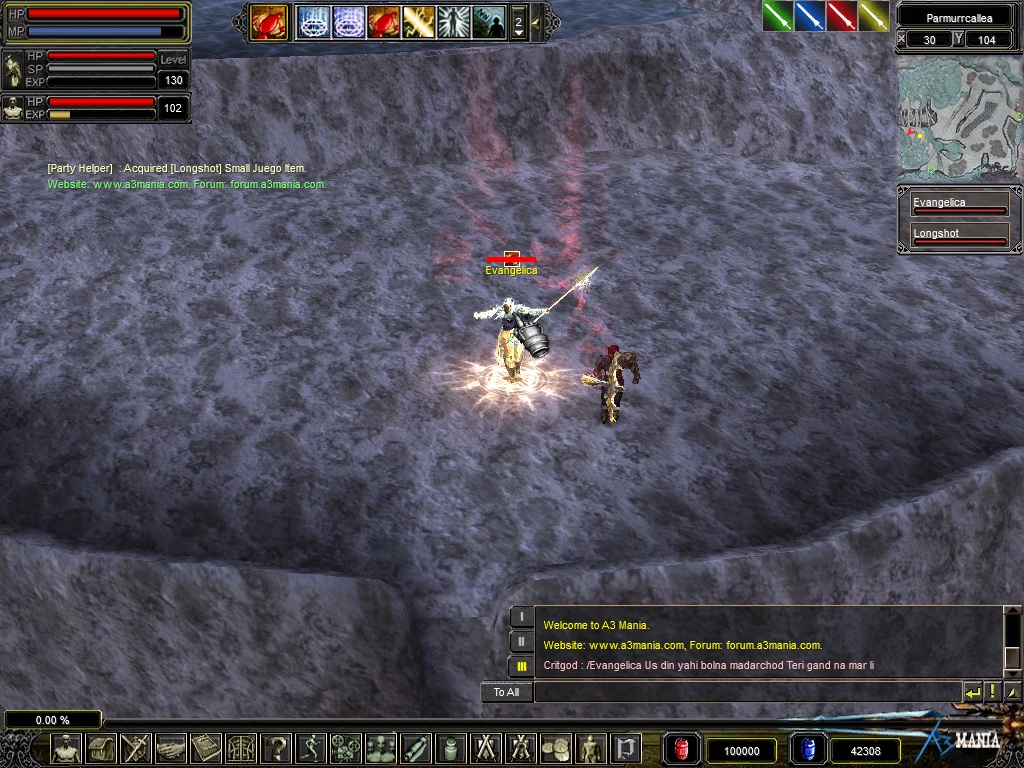The height and width of the screenshot is (768, 1024).
Task: Click the skill bar page number stepper
Action: tap(518, 22)
